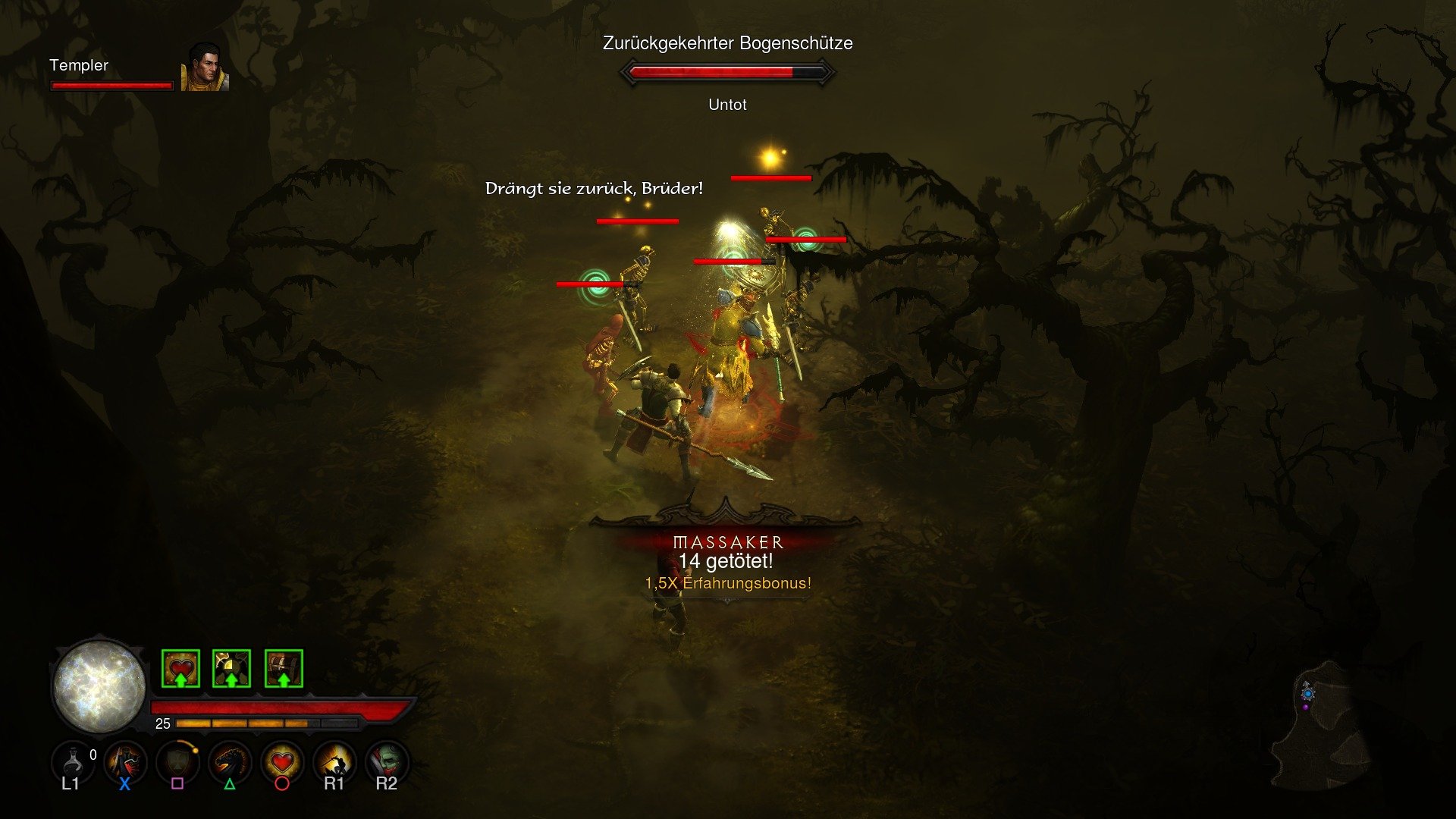Expand the Massaker kill streak banner
Image resolution: width=1456 pixels, height=819 pixels.
tap(730, 541)
